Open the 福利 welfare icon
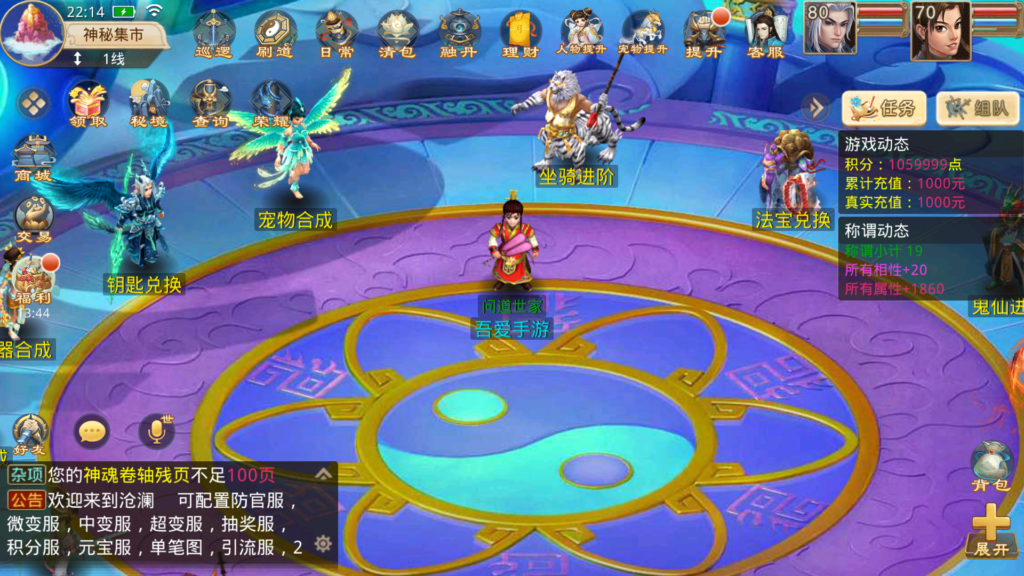Image resolution: width=1024 pixels, height=576 pixels. click(33, 281)
